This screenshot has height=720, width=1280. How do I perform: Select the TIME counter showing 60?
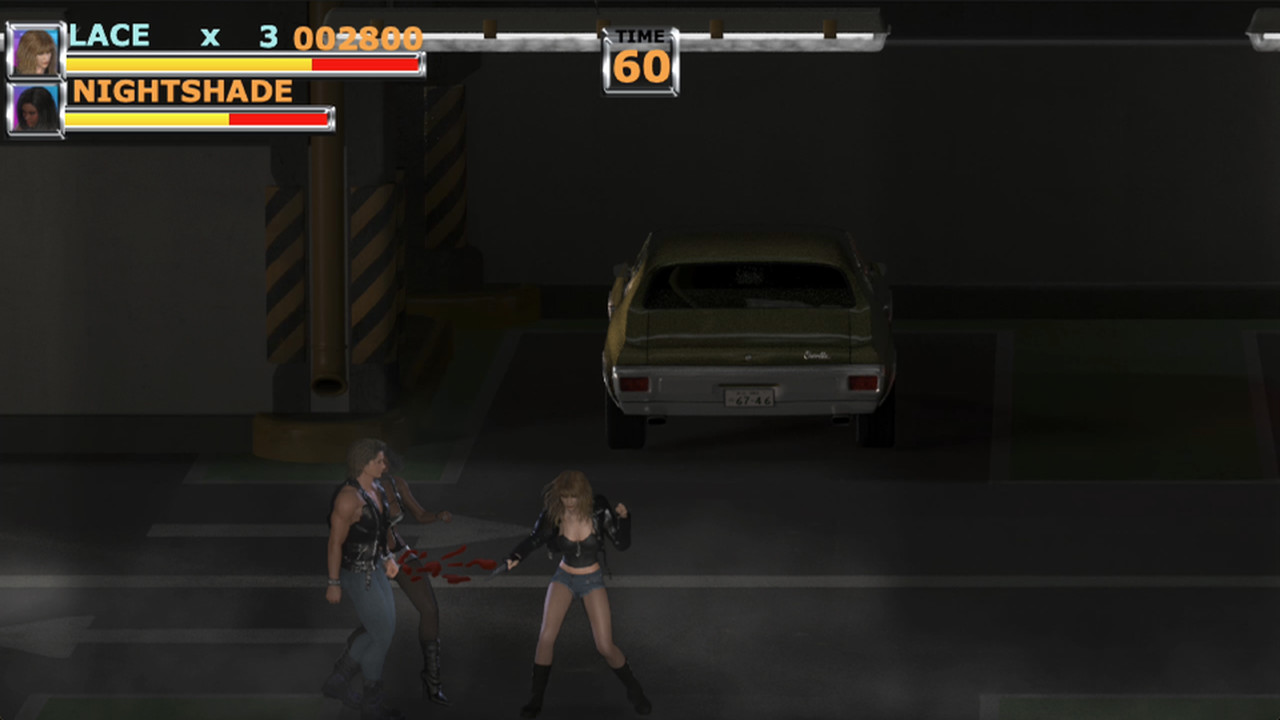pyautogui.click(x=640, y=68)
